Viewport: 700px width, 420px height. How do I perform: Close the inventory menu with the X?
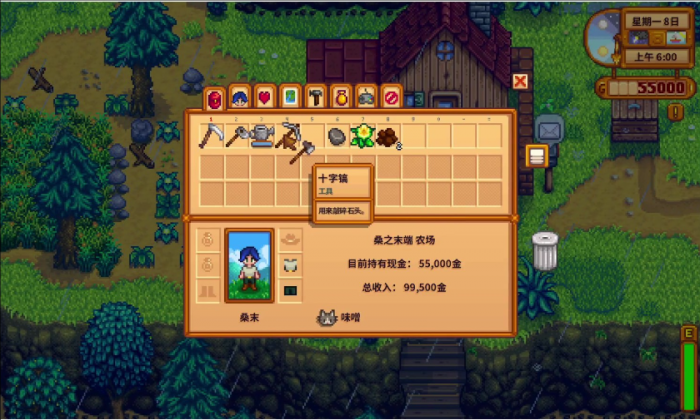(520, 81)
